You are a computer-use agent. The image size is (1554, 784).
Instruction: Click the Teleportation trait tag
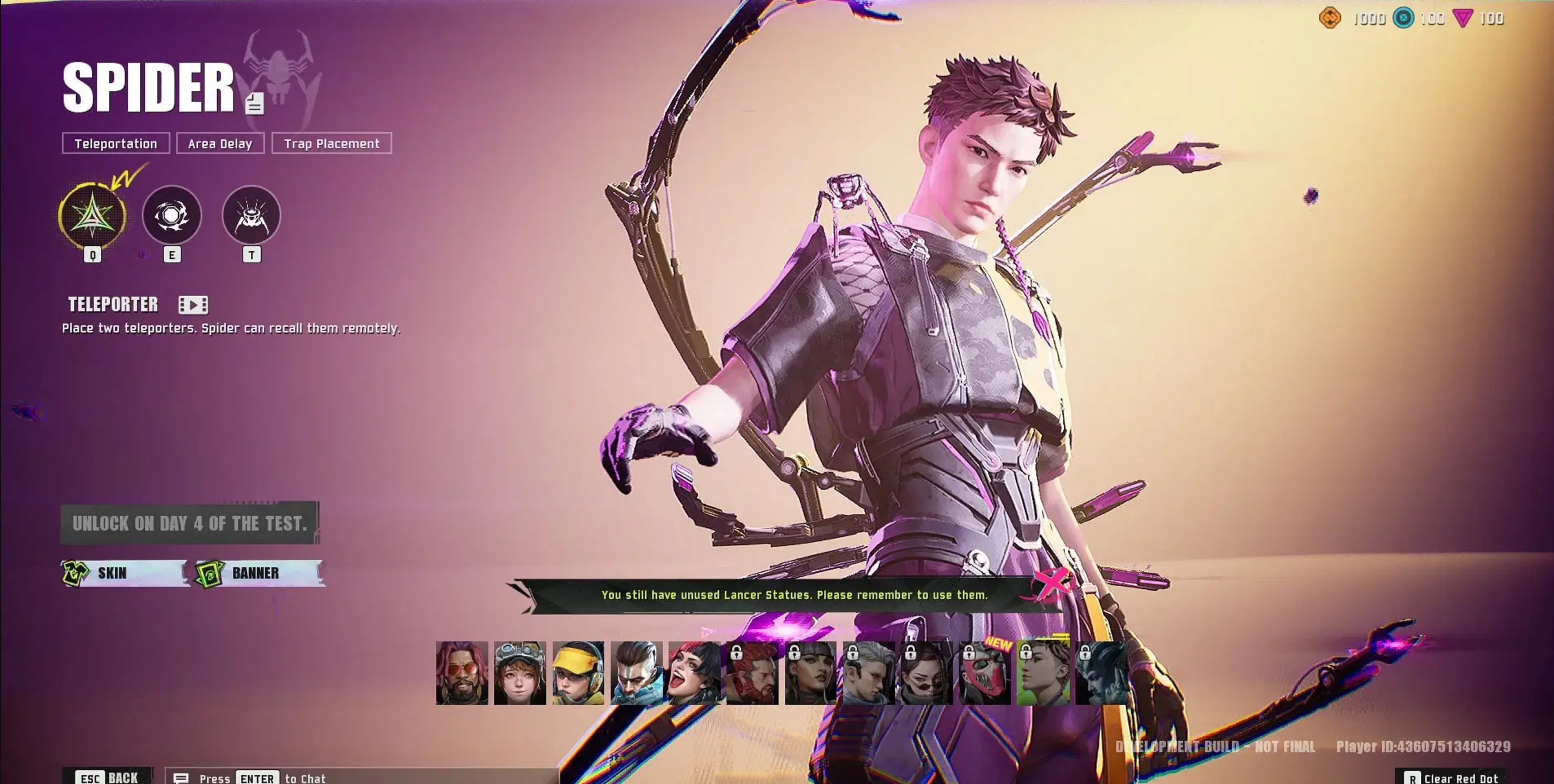116,143
